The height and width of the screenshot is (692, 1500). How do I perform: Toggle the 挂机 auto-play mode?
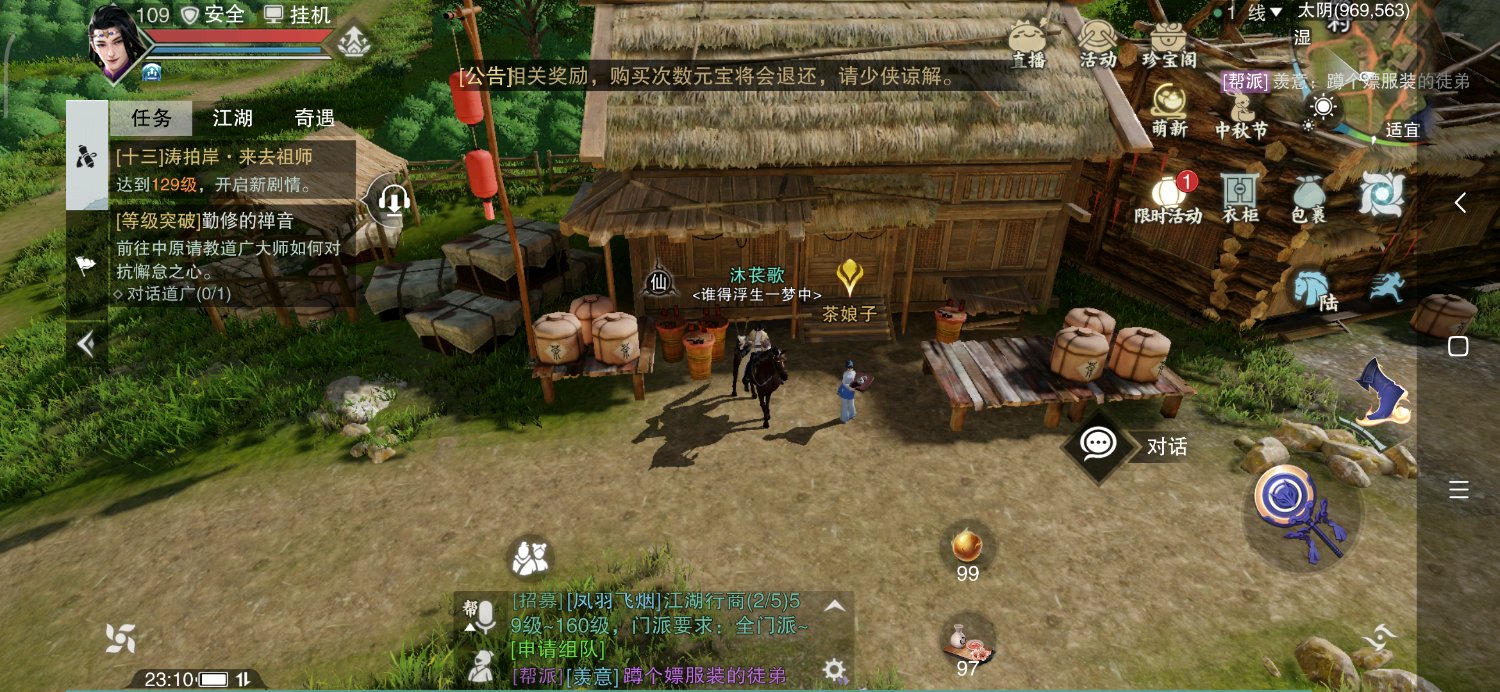(297, 15)
